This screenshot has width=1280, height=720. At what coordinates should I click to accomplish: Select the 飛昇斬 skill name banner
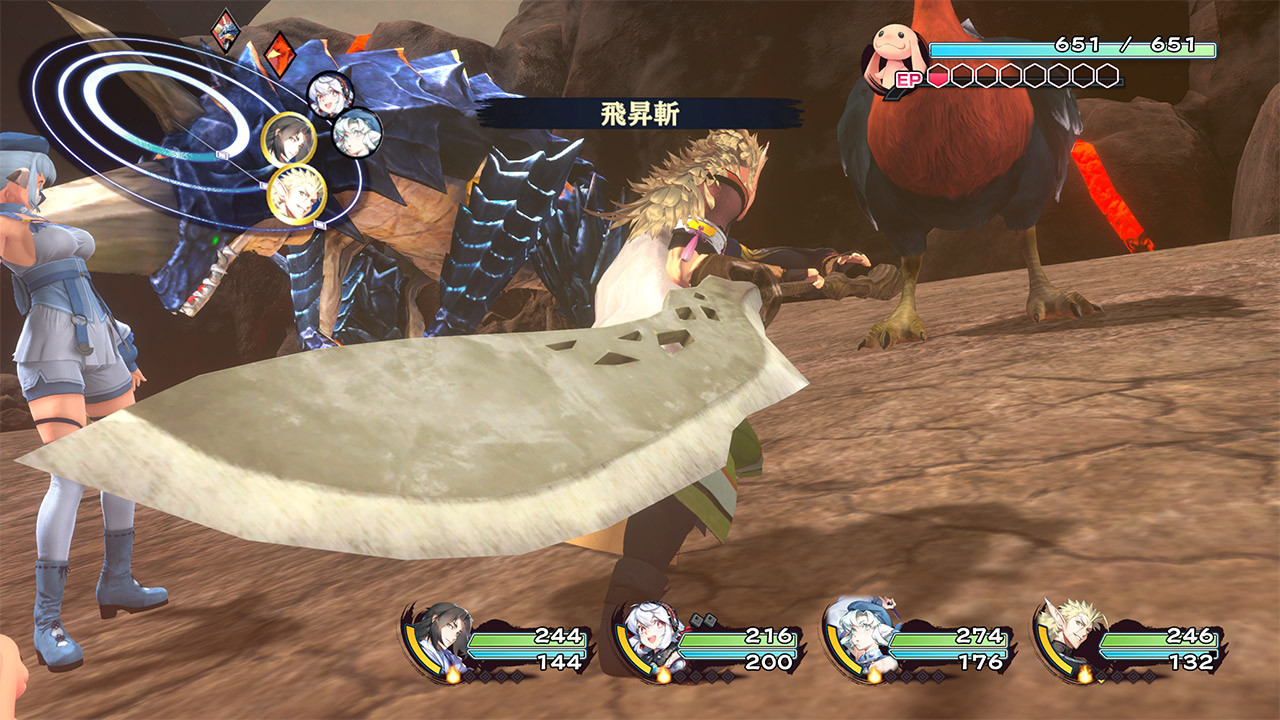tap(640, 112)
